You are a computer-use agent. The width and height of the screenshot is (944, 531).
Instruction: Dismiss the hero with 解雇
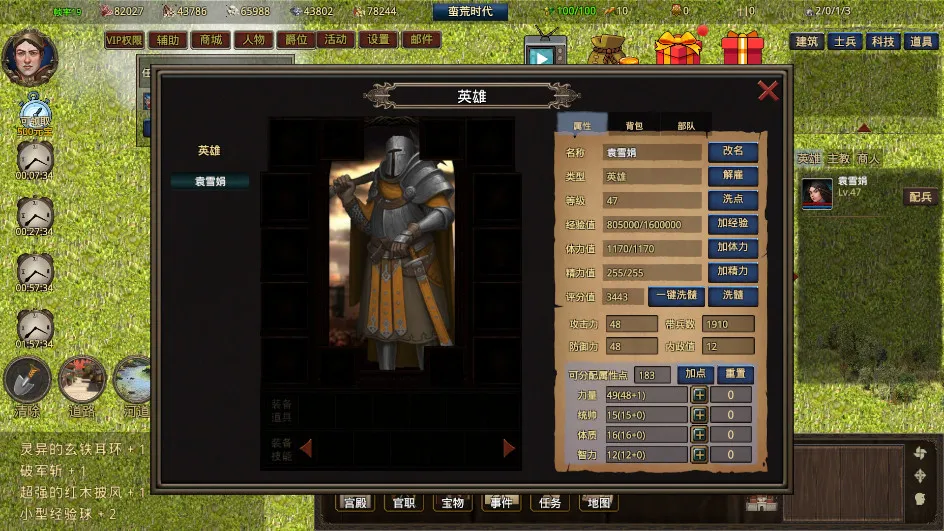pos(732,176)
